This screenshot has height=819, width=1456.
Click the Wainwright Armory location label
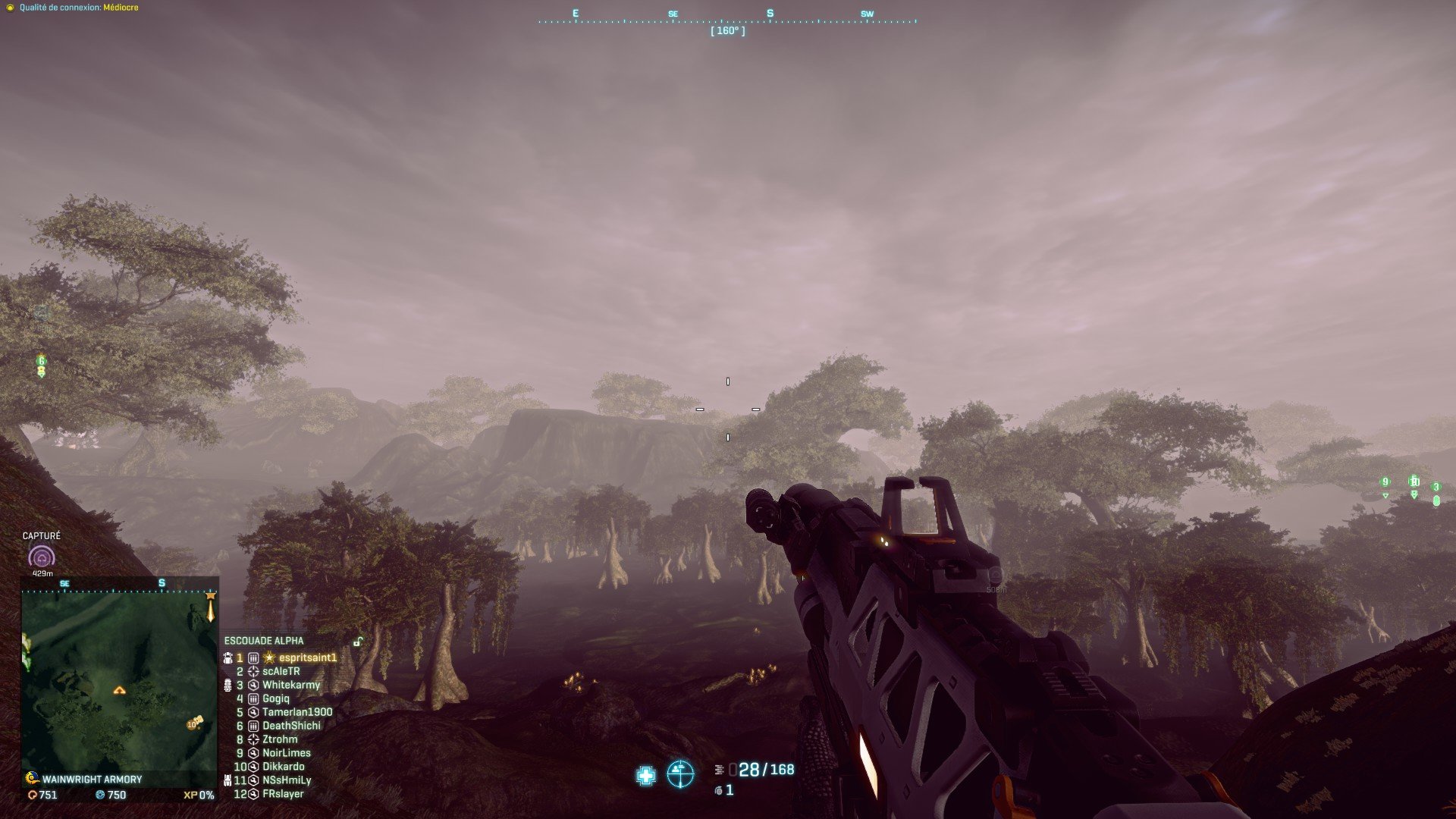point(92,779)
